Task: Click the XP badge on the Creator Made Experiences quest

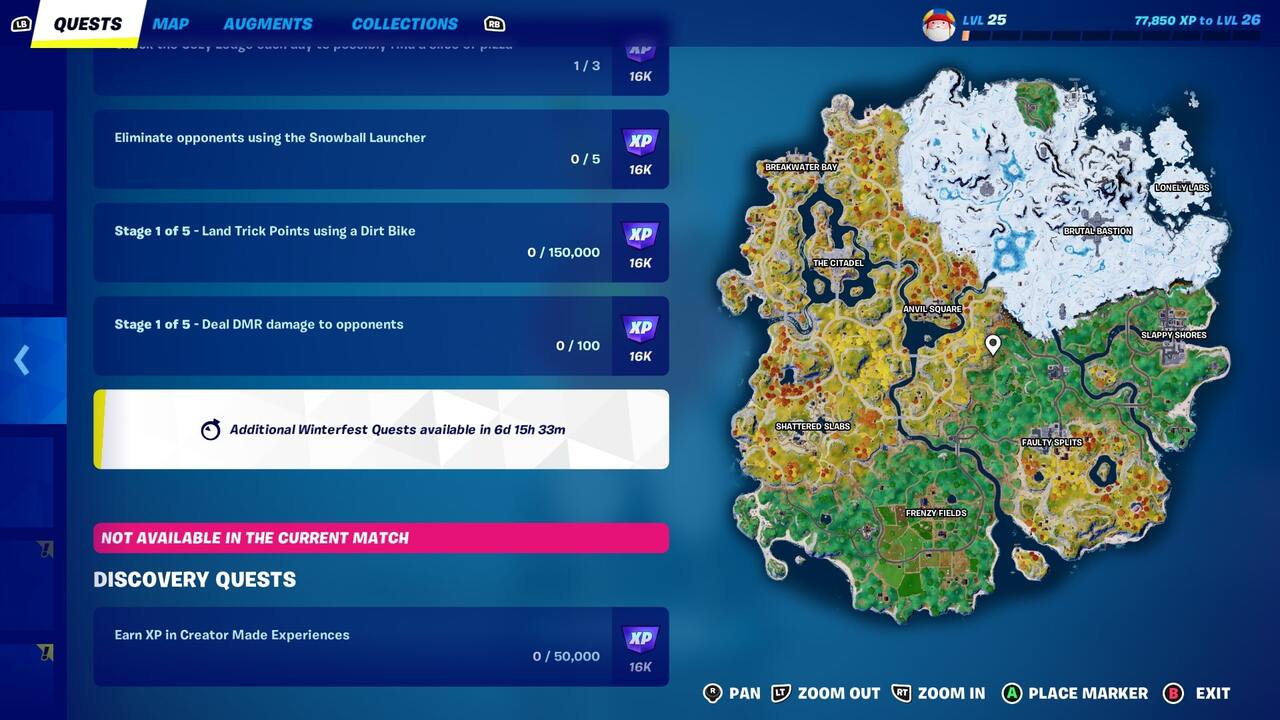Action: tap(640, 638)
